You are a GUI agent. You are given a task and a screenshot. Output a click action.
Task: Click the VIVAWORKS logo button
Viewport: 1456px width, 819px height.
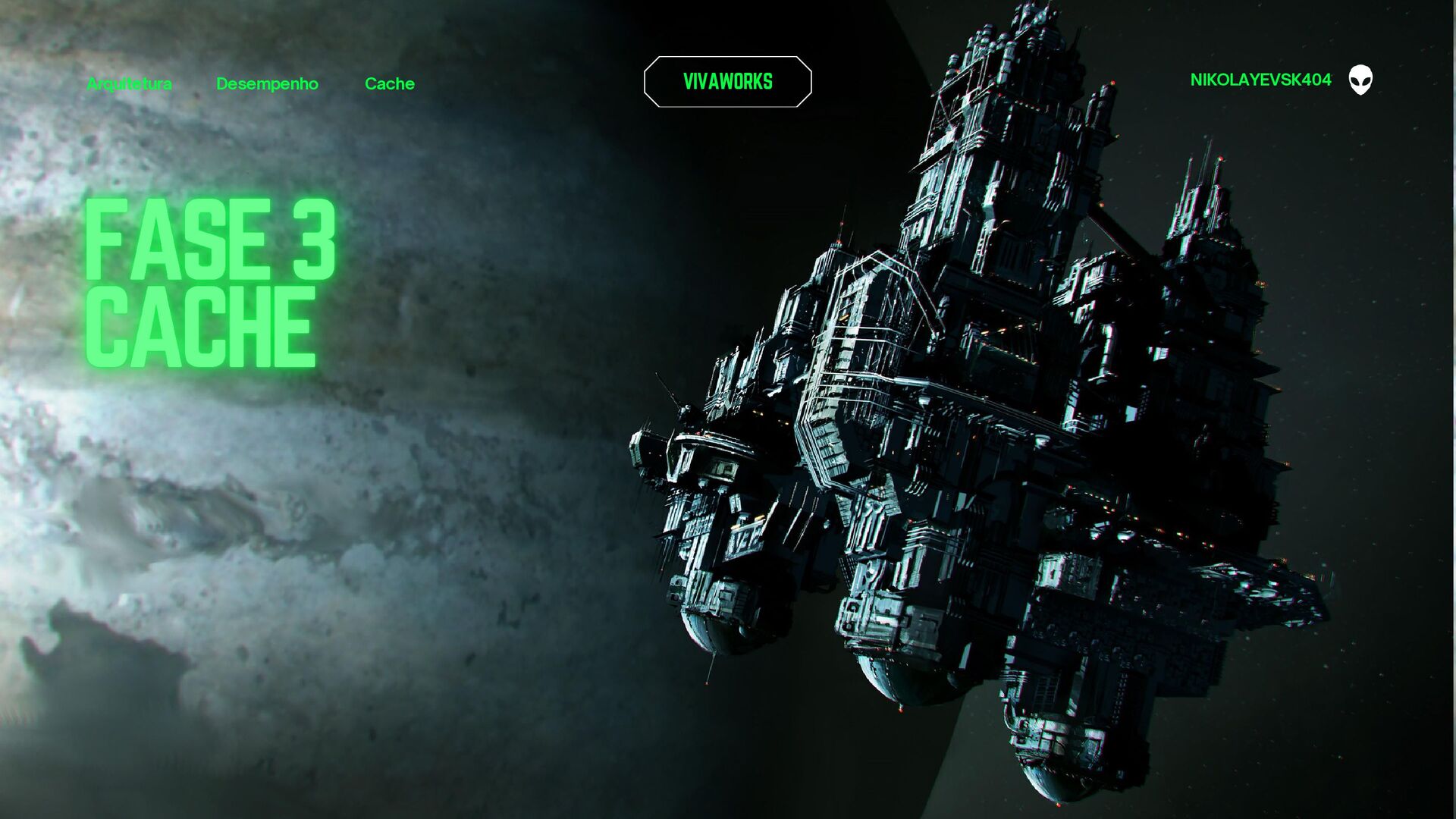(727, 82)
